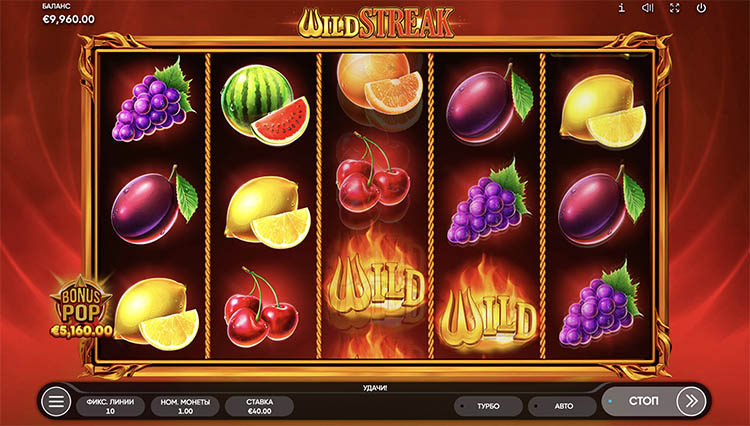Toggle the ТУРБО mode
The image size is (750, 426).
488,406
